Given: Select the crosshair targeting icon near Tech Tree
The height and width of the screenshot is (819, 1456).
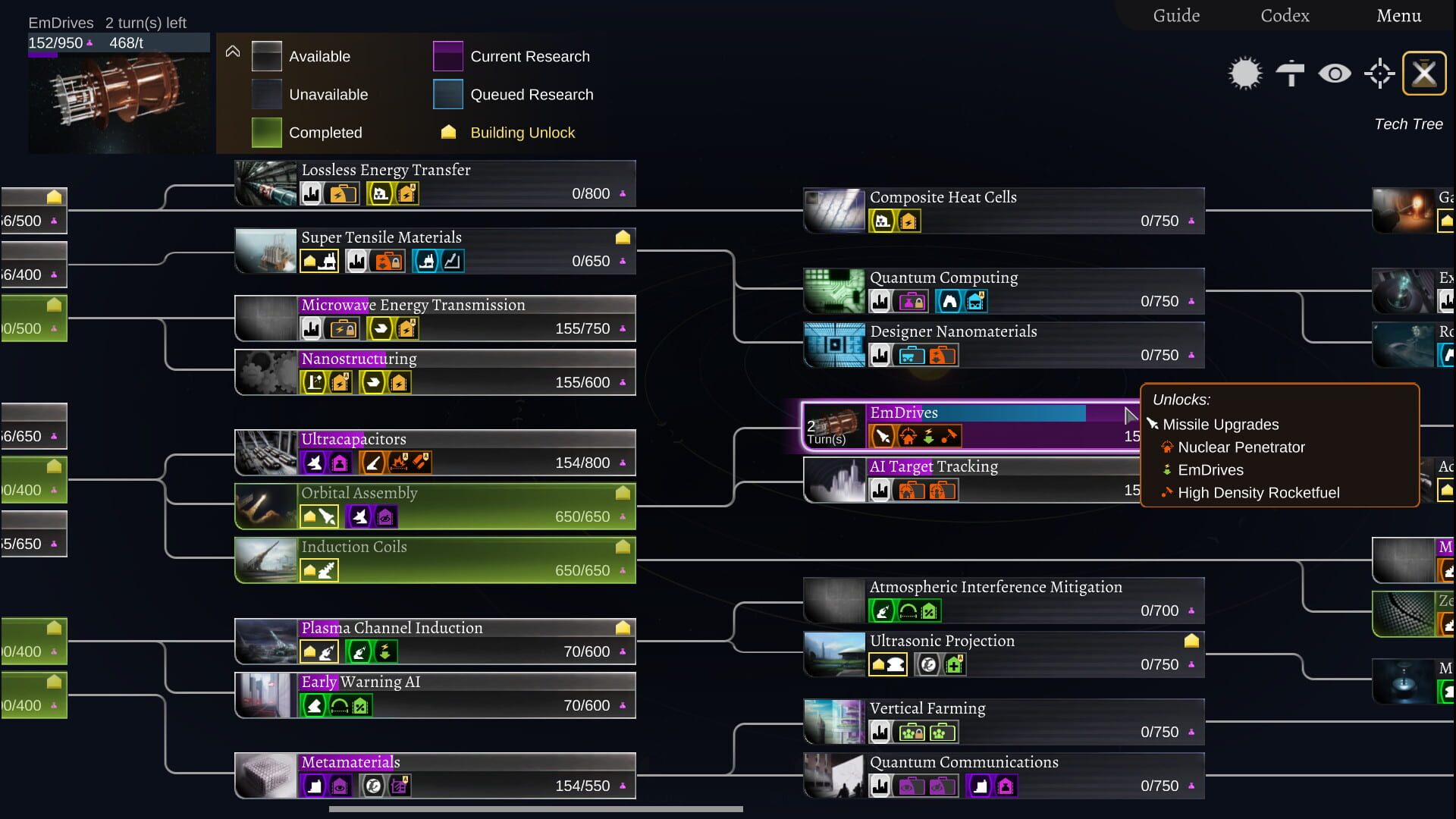Looking at the screenshot, I should [x=1380, y=73].
